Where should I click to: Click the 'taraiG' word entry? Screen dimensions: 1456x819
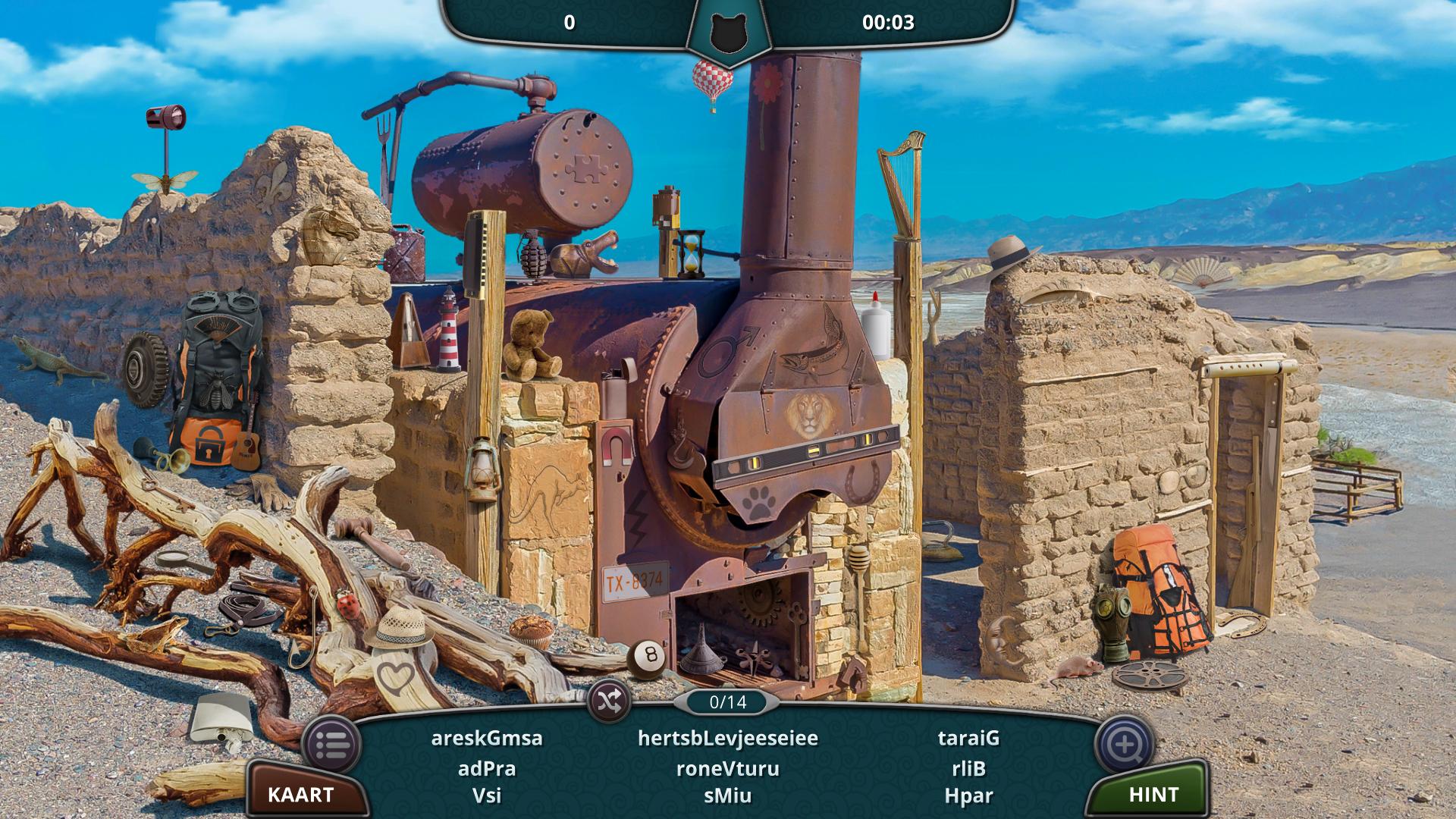tap(968, 738)
